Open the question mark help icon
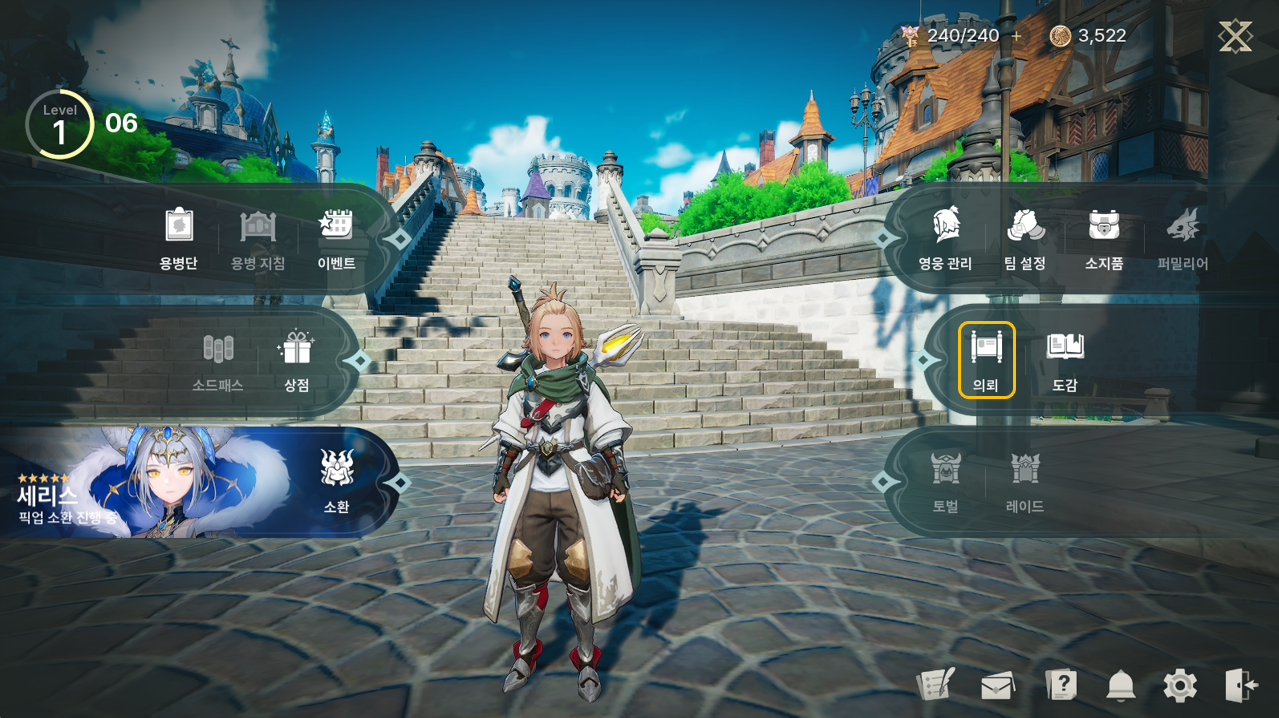 pos(1060,685)
